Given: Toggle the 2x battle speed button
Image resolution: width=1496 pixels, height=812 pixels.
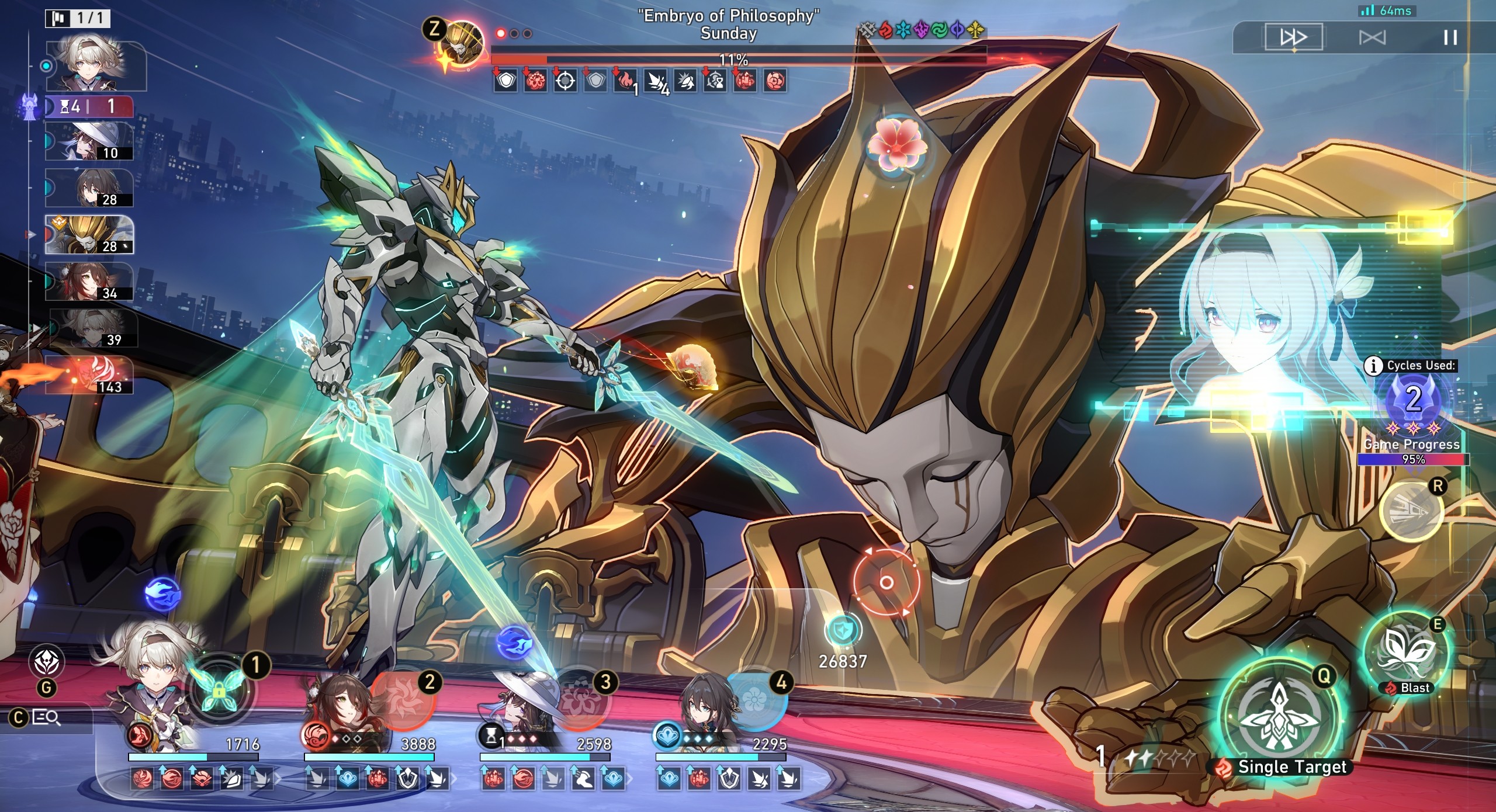Looking at the screenshot, I should (x=1293, y=38).
